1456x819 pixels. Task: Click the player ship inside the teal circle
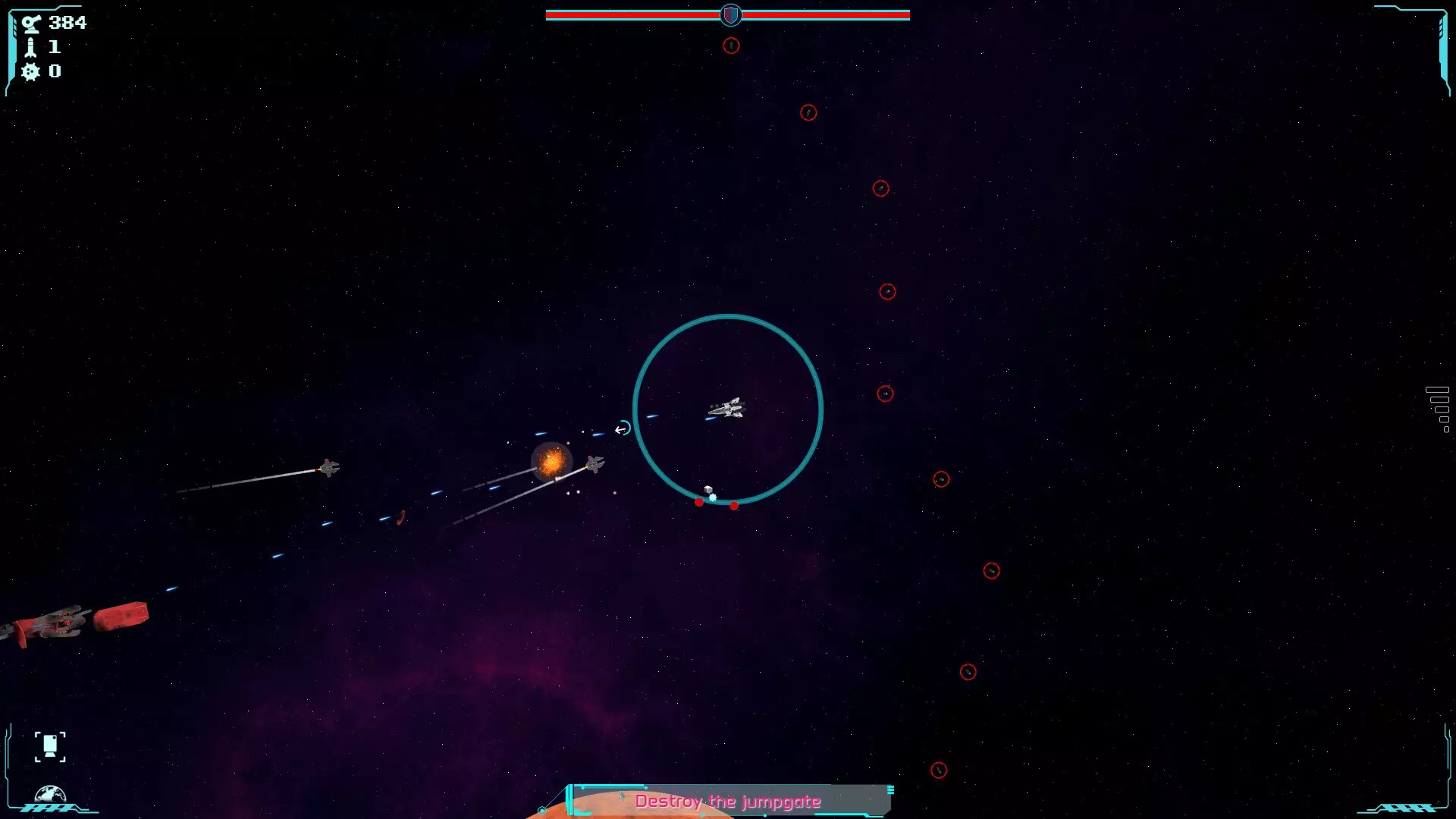point(726,409)
